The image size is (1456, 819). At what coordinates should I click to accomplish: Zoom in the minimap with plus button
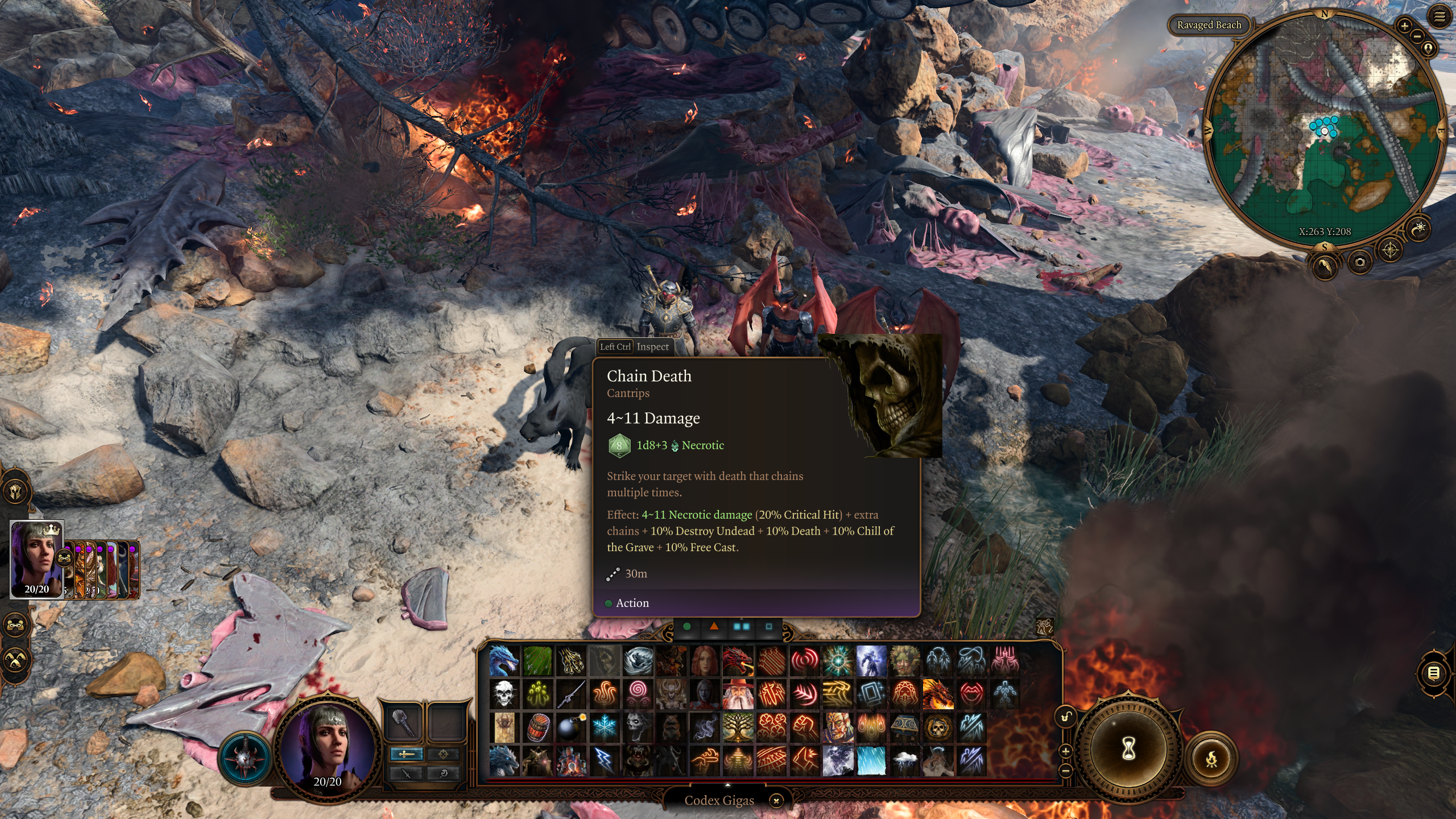[1404, 26]
